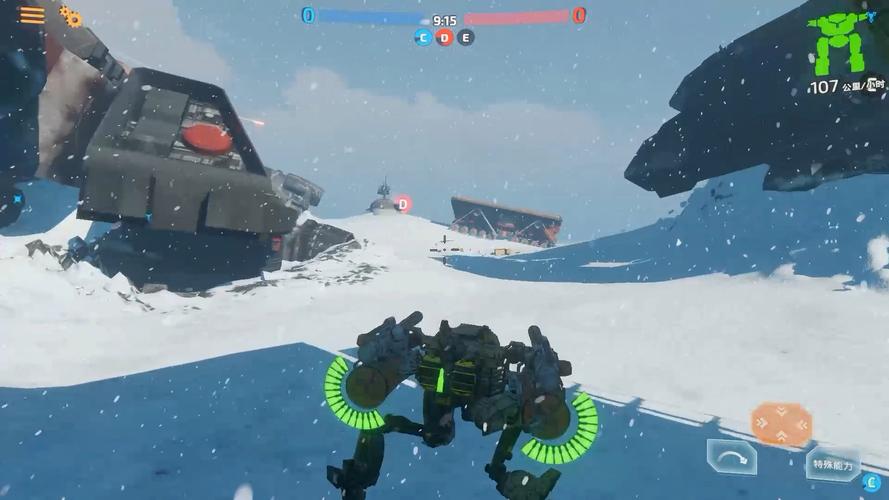
Task: Select the green robot status icon
Action: [x=838, y=43]
